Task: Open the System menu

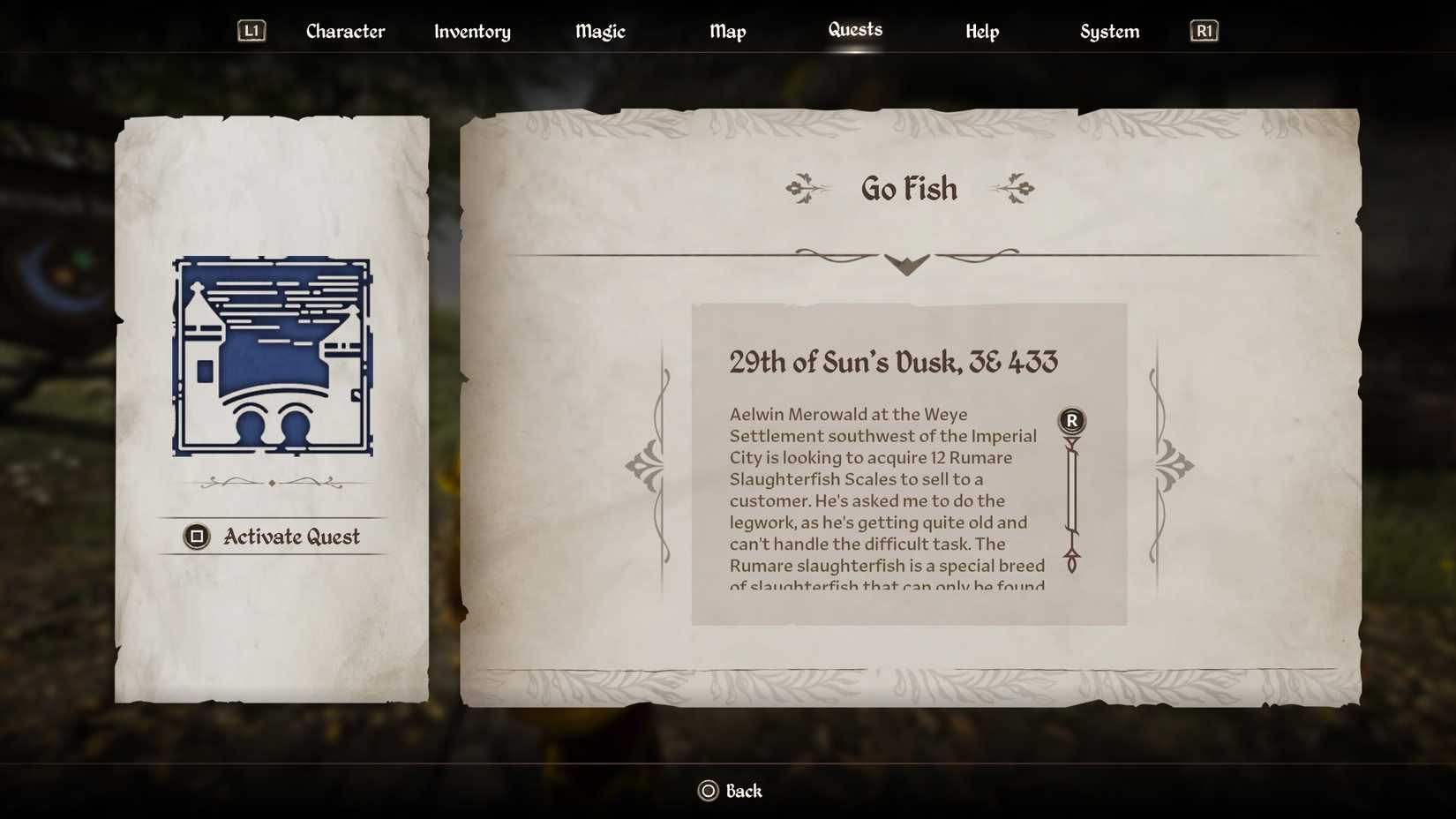Action: 1109,31
